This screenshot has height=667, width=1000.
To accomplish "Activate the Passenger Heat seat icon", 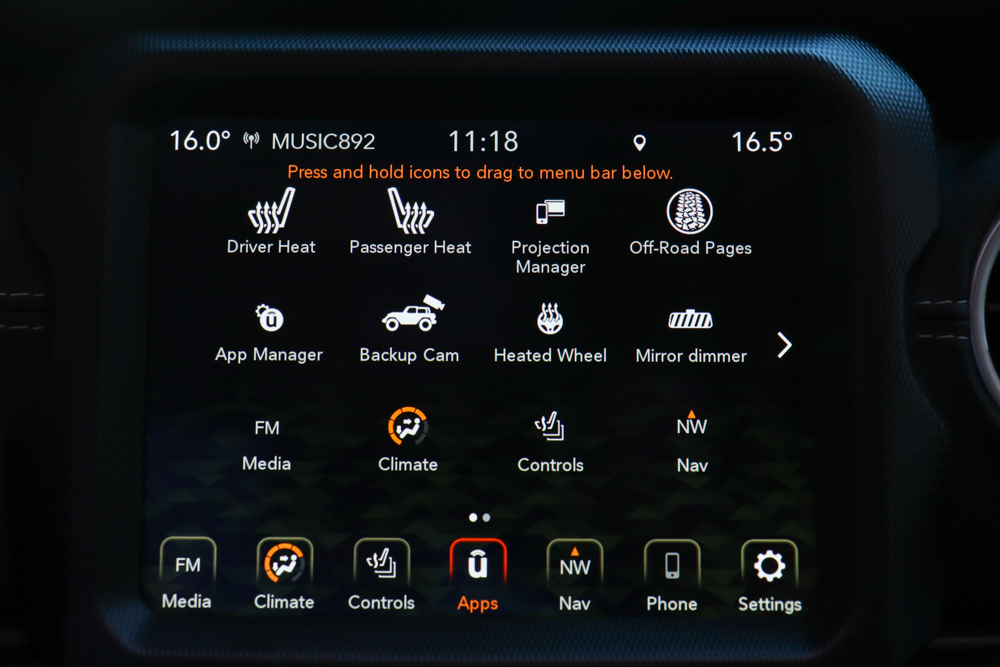I will point(410,213).
